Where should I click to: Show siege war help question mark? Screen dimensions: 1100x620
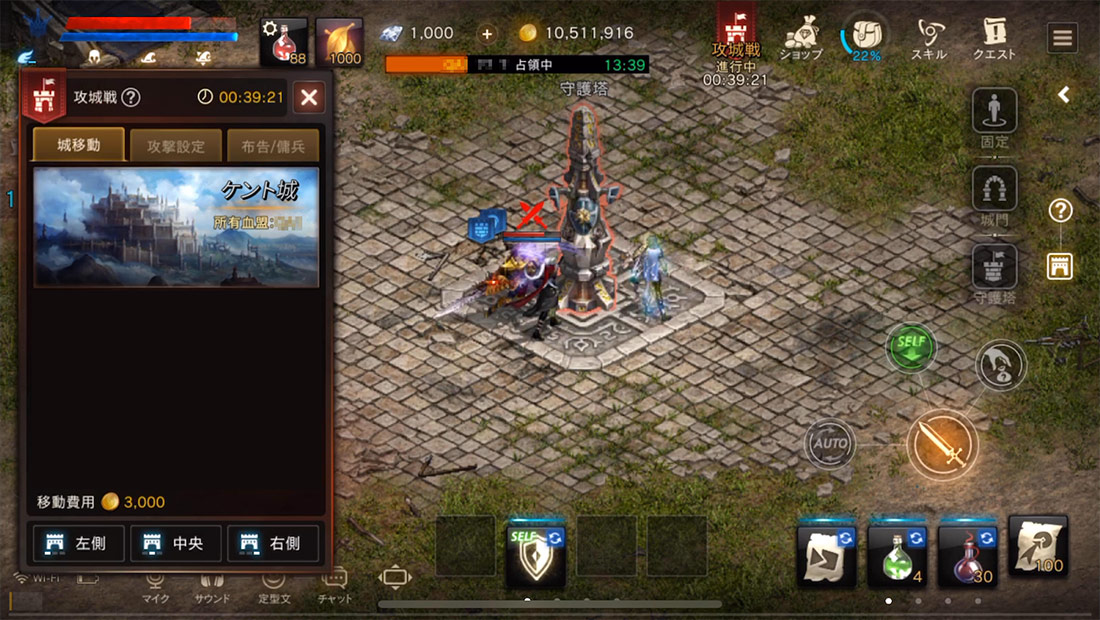(131, 98)
